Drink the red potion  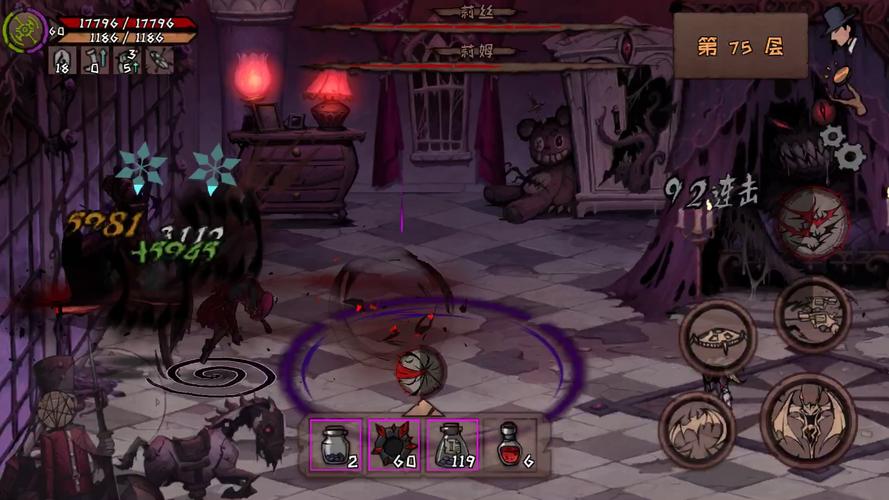(510, 444)
